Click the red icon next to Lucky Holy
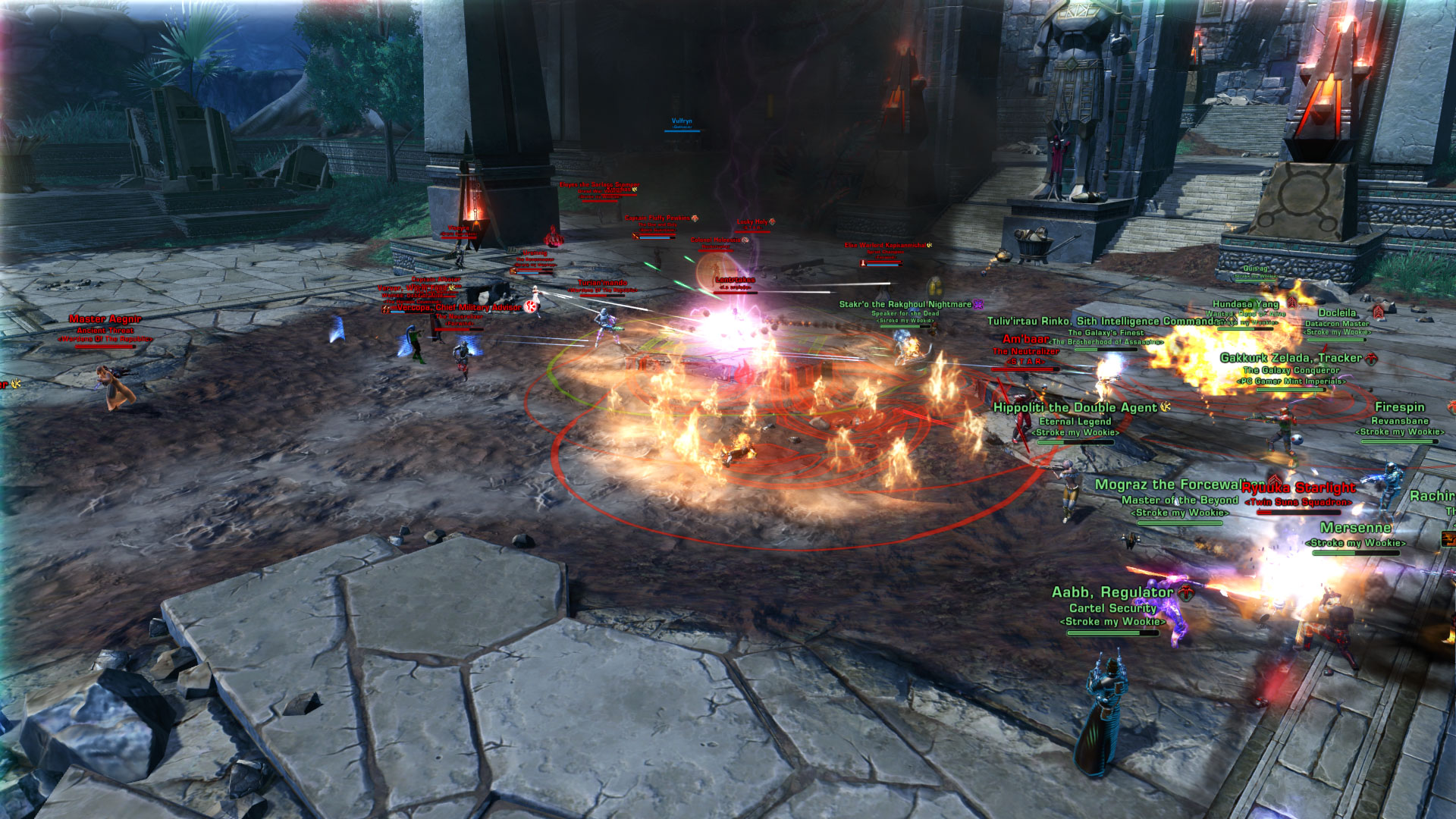This screenshot has width=1456, height=819. [x=773, y=222]
